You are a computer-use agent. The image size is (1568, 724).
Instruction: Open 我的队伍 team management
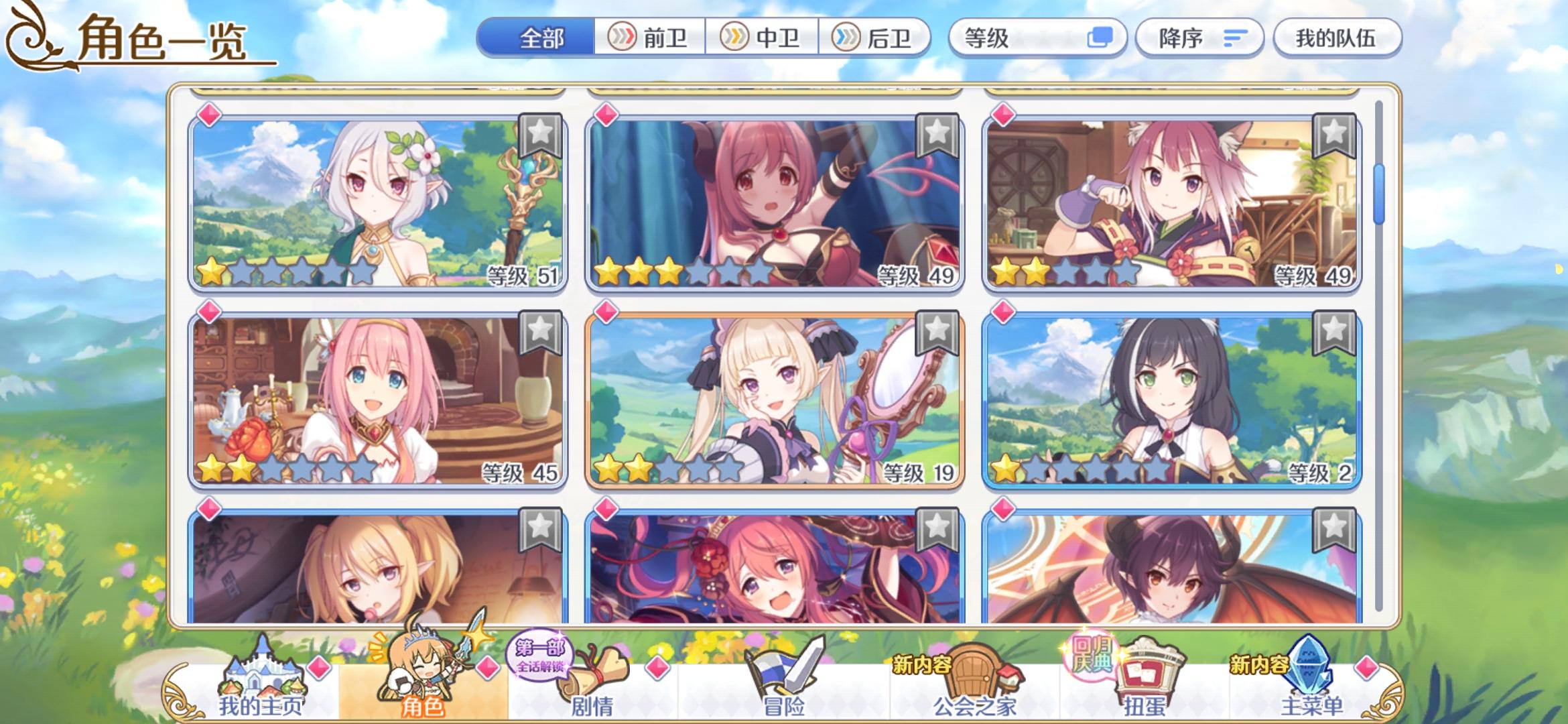point(1337,38)
